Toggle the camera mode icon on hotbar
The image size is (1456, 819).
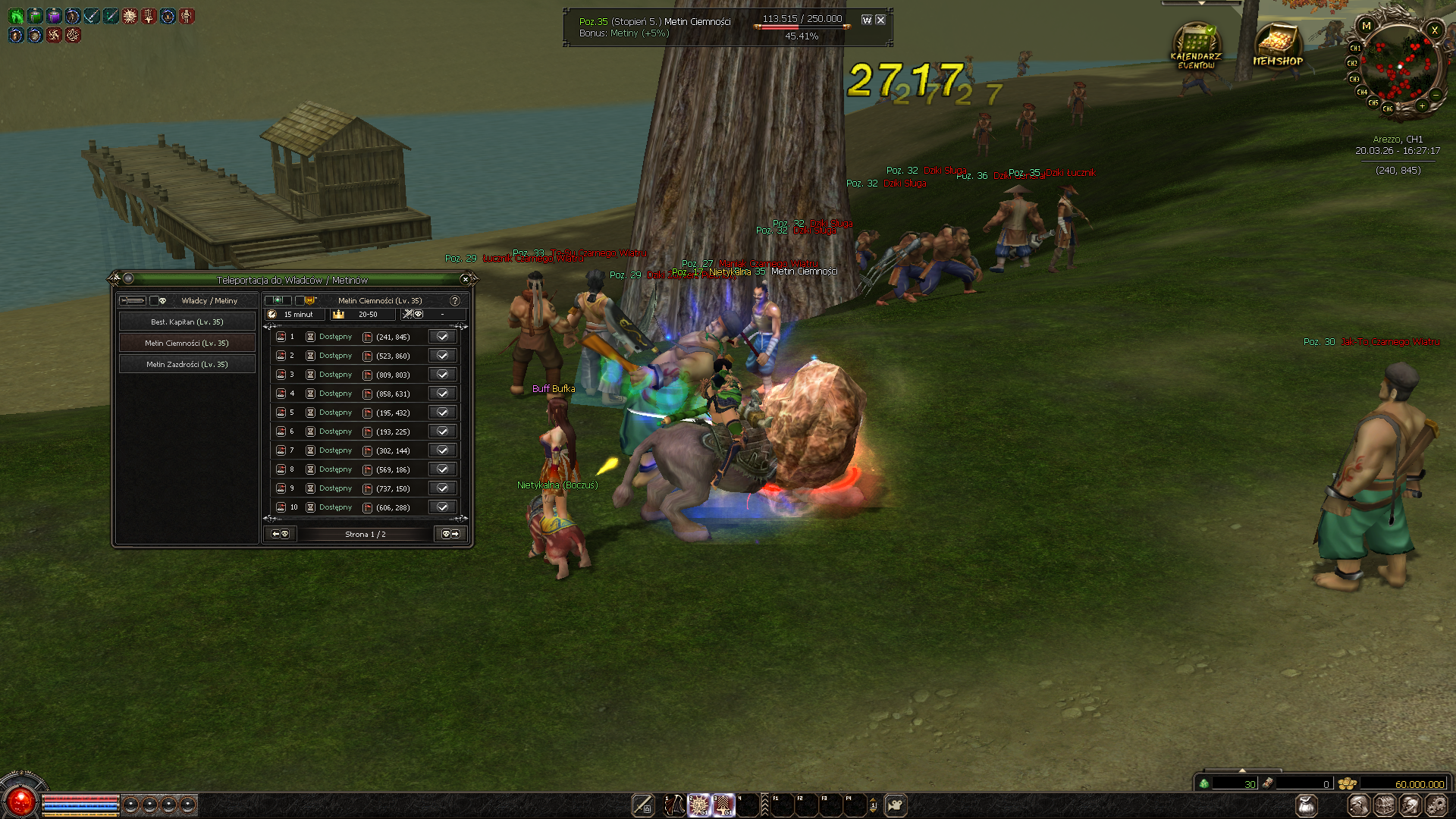pos(896,805)
